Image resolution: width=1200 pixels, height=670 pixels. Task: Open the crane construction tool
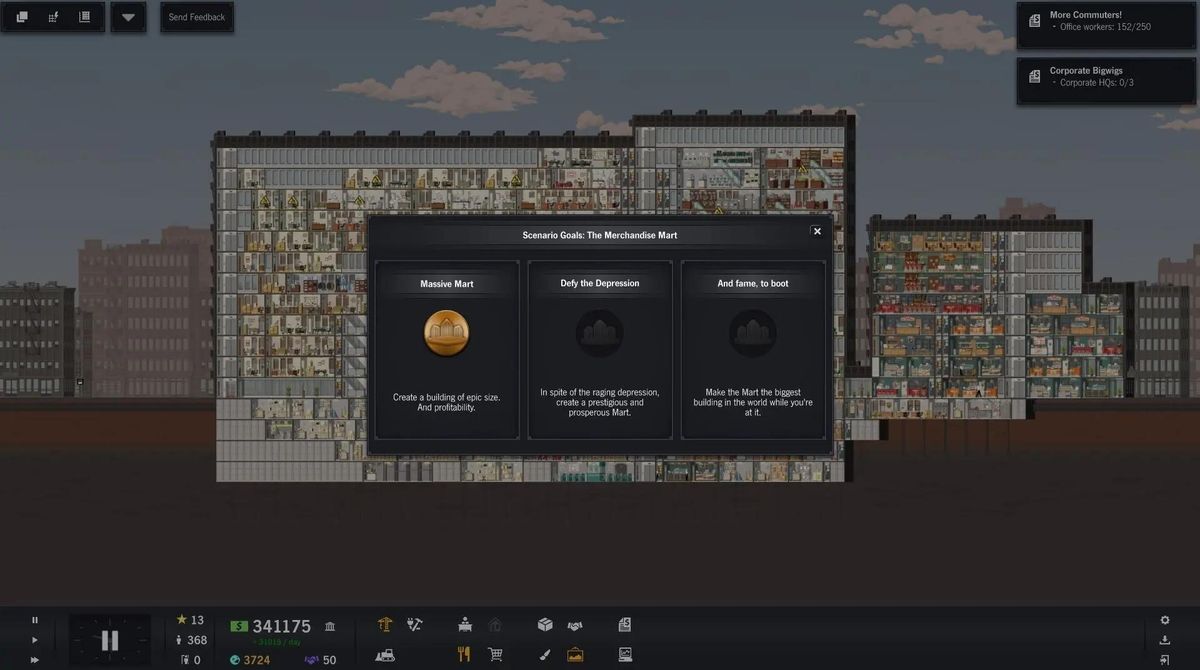(x=385, y=625)
